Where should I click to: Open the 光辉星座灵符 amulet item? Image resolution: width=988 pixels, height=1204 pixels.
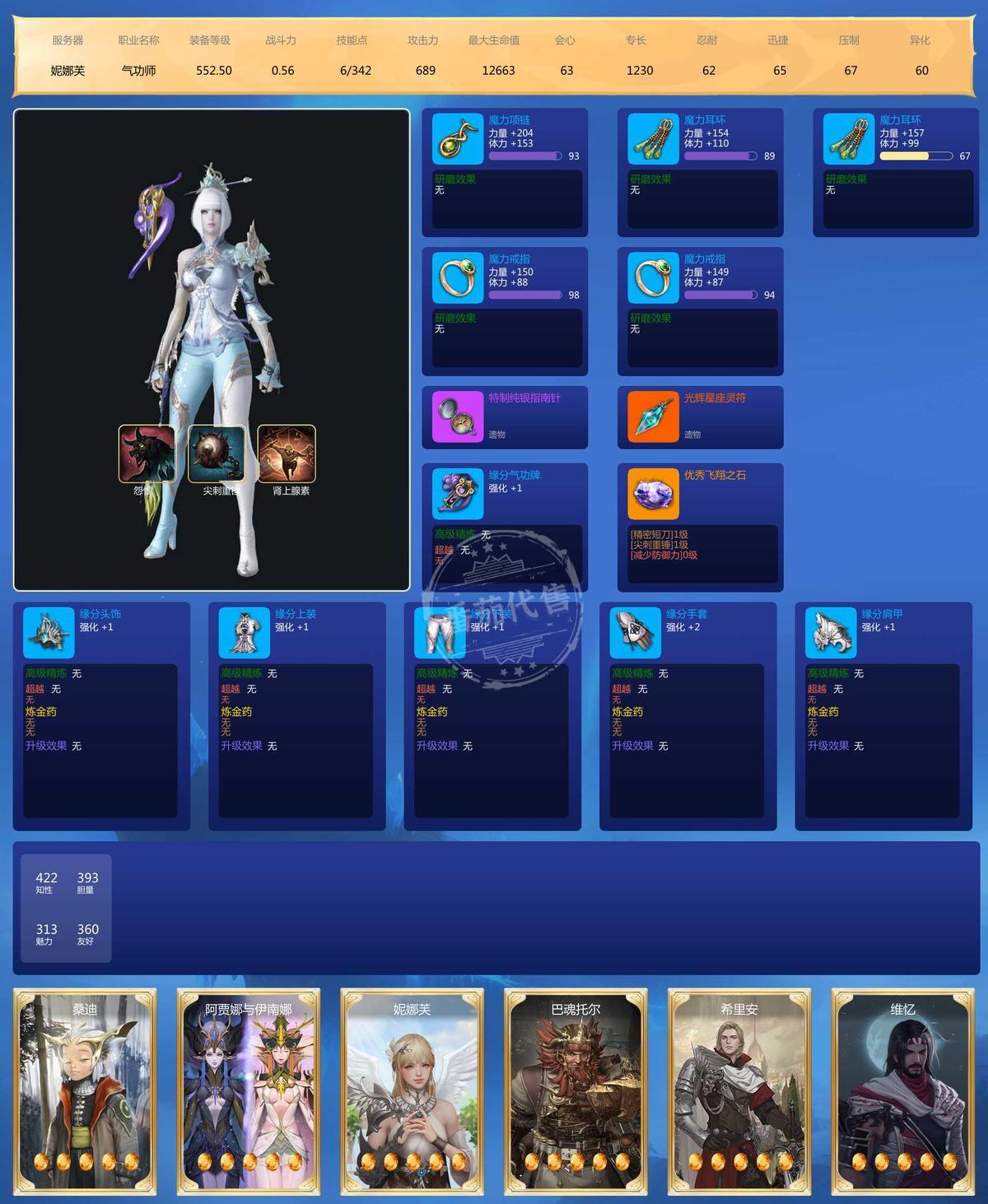[653, 416]
